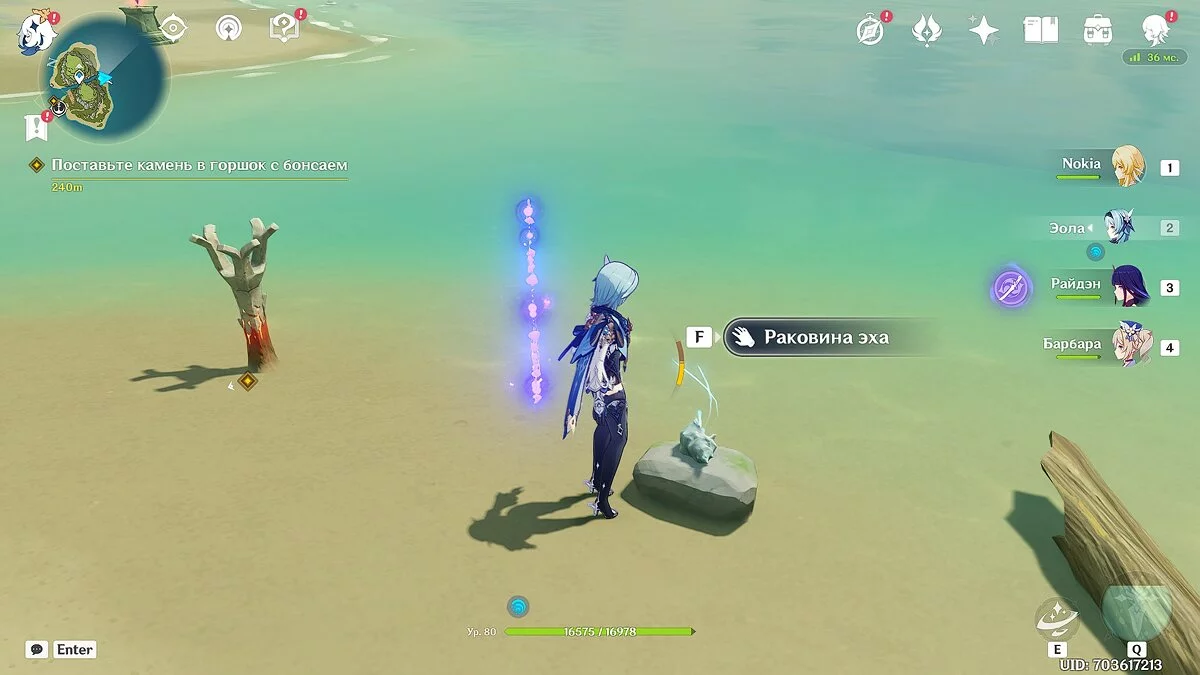Open the character profile icon
This screenshot has width=1200, height=675.
(1156, 30)
